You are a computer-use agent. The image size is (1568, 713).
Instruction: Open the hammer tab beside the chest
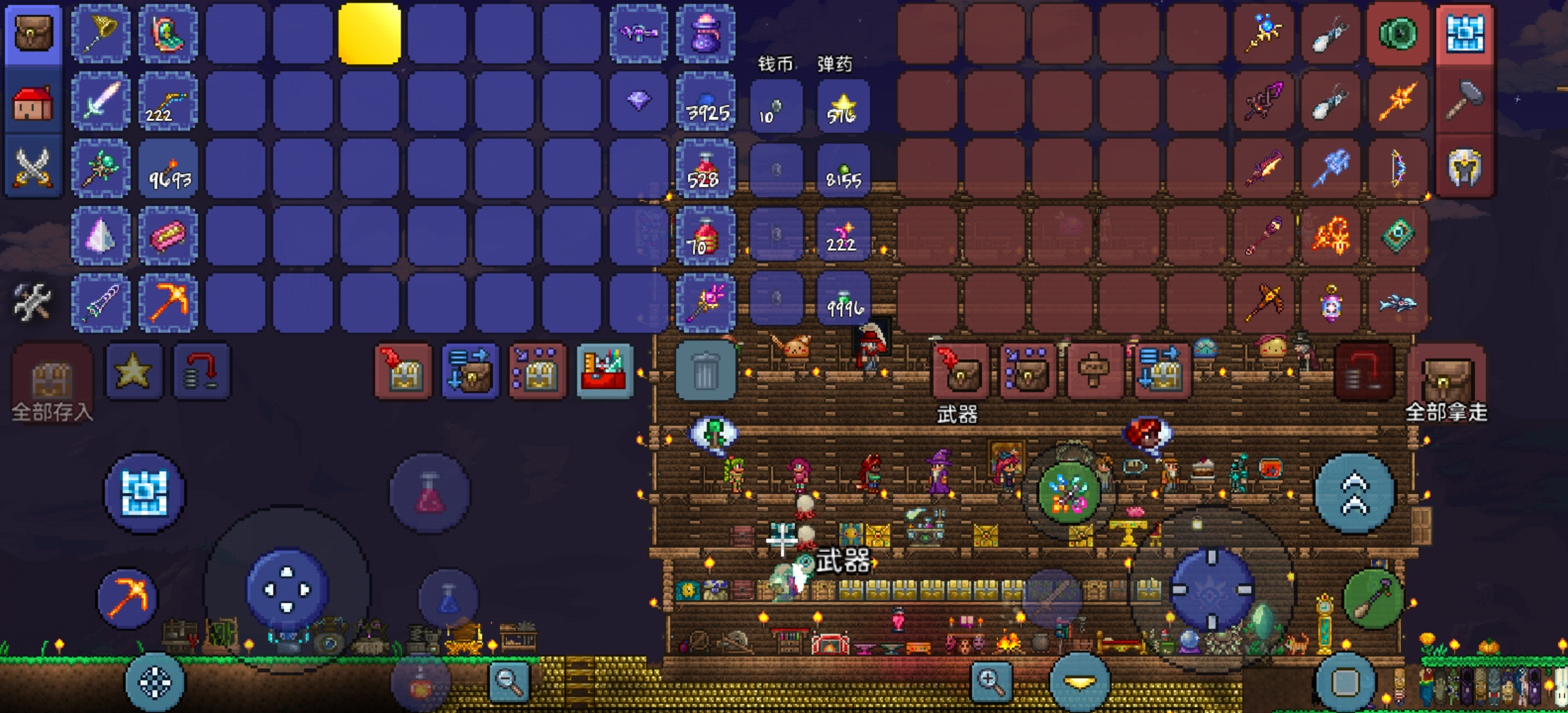click(x=1464, y=101)
